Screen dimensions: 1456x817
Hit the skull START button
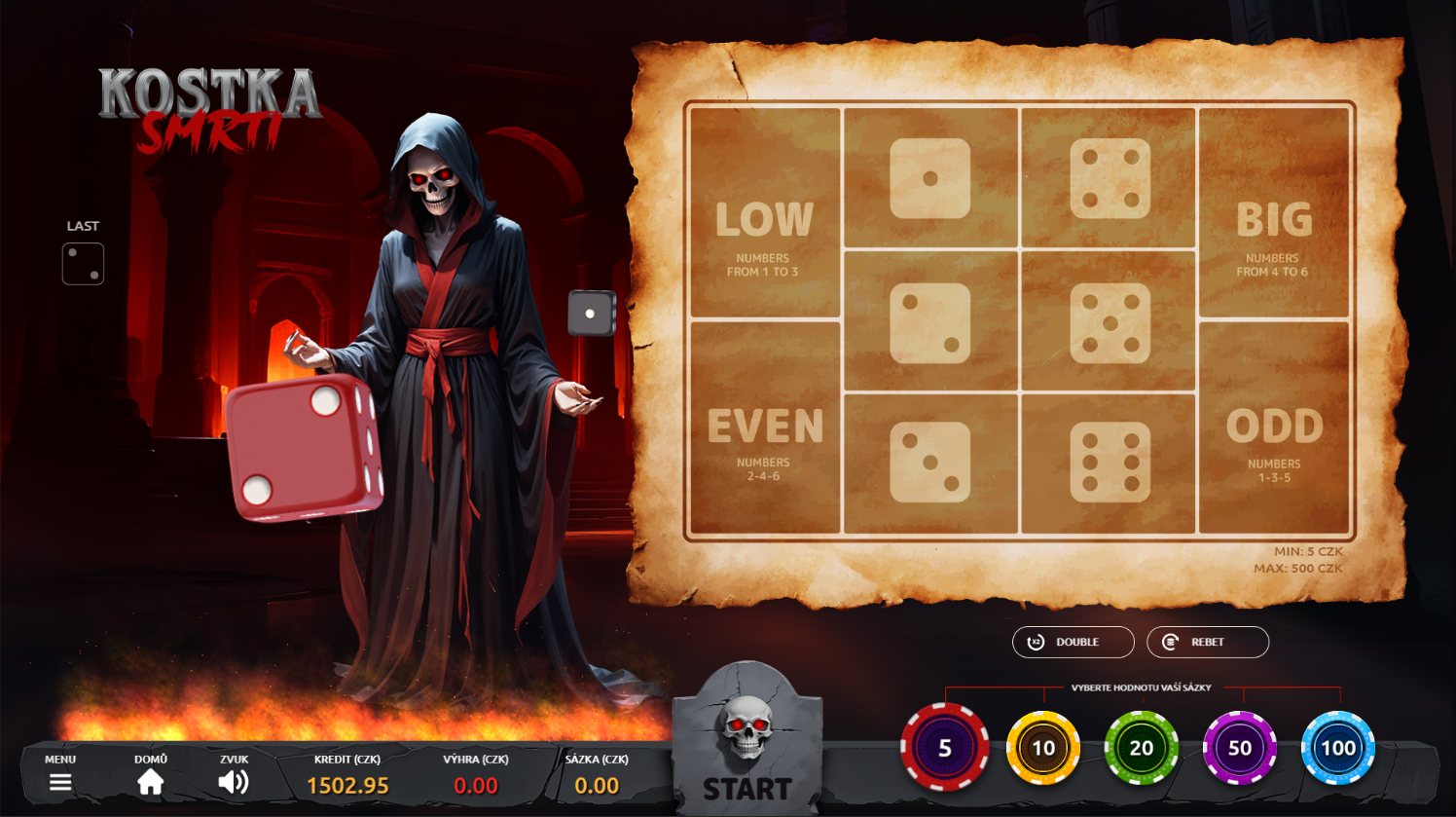[747, 745]
